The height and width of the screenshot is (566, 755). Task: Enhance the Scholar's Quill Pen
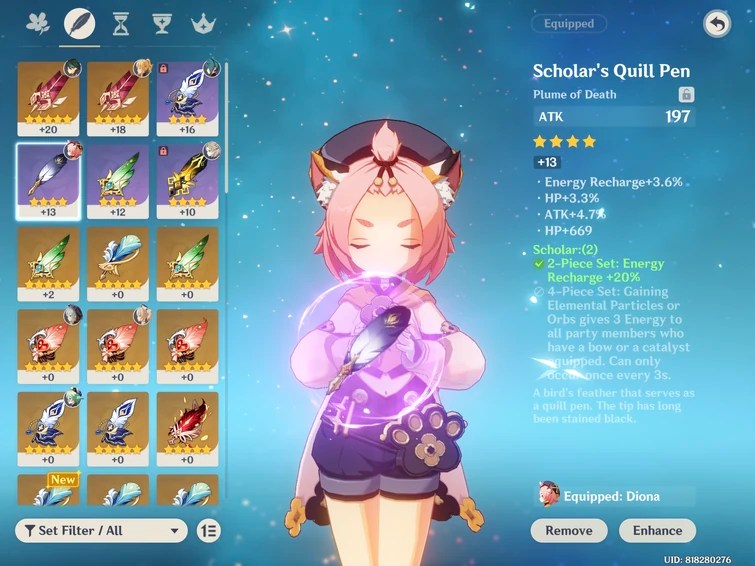(x=658, y=531)
